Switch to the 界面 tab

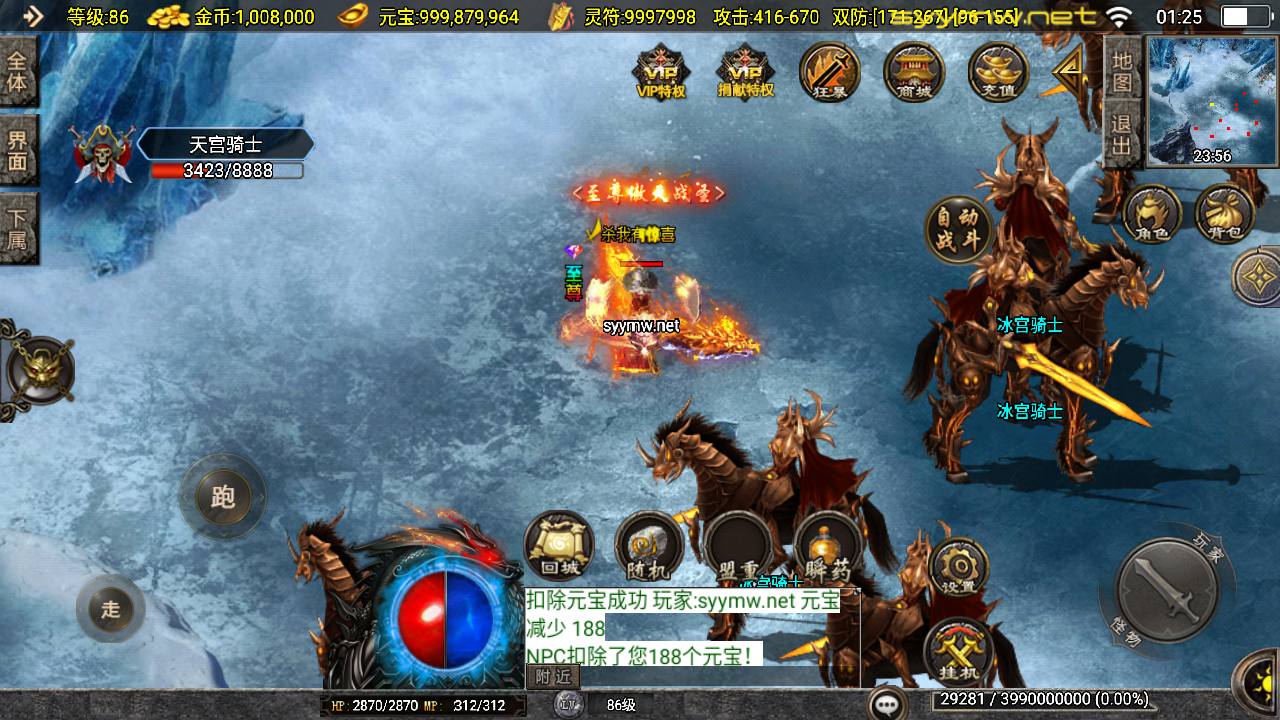coord(18,150)
